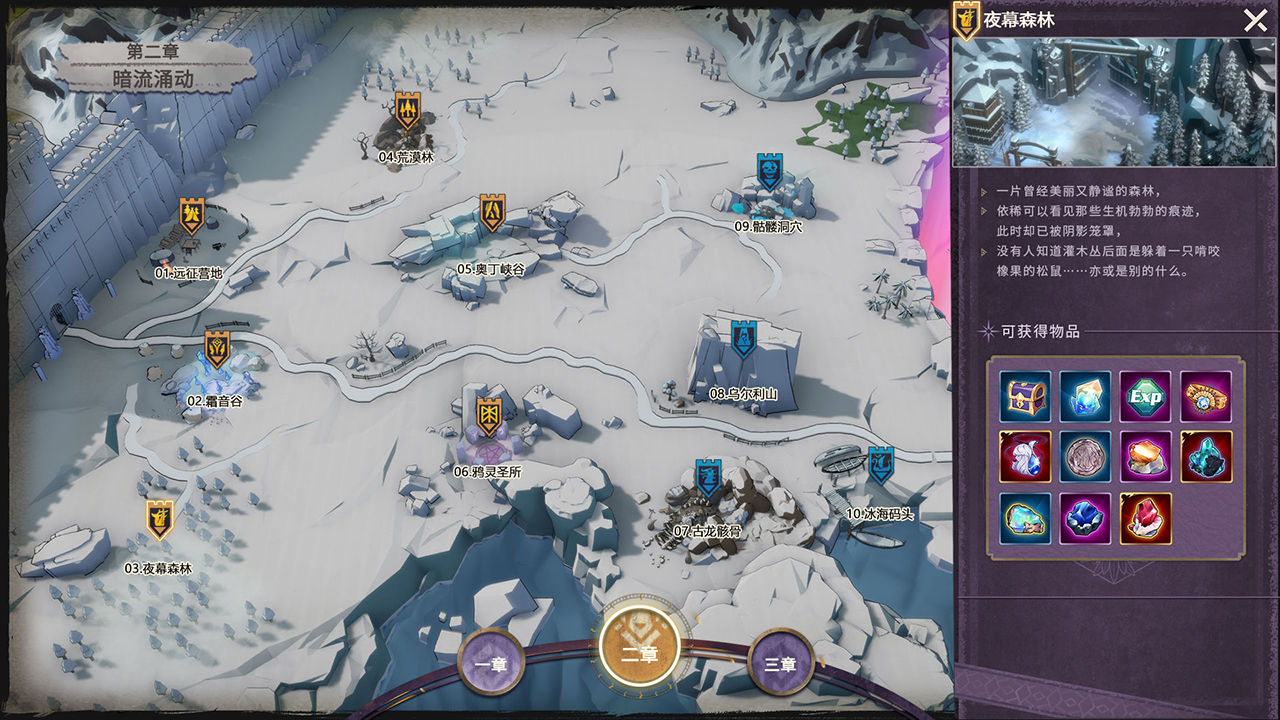Select the 04.荒漠林 stage marker
The width and height of the screenshot is (1280, 720).
[x=407, y=110]
